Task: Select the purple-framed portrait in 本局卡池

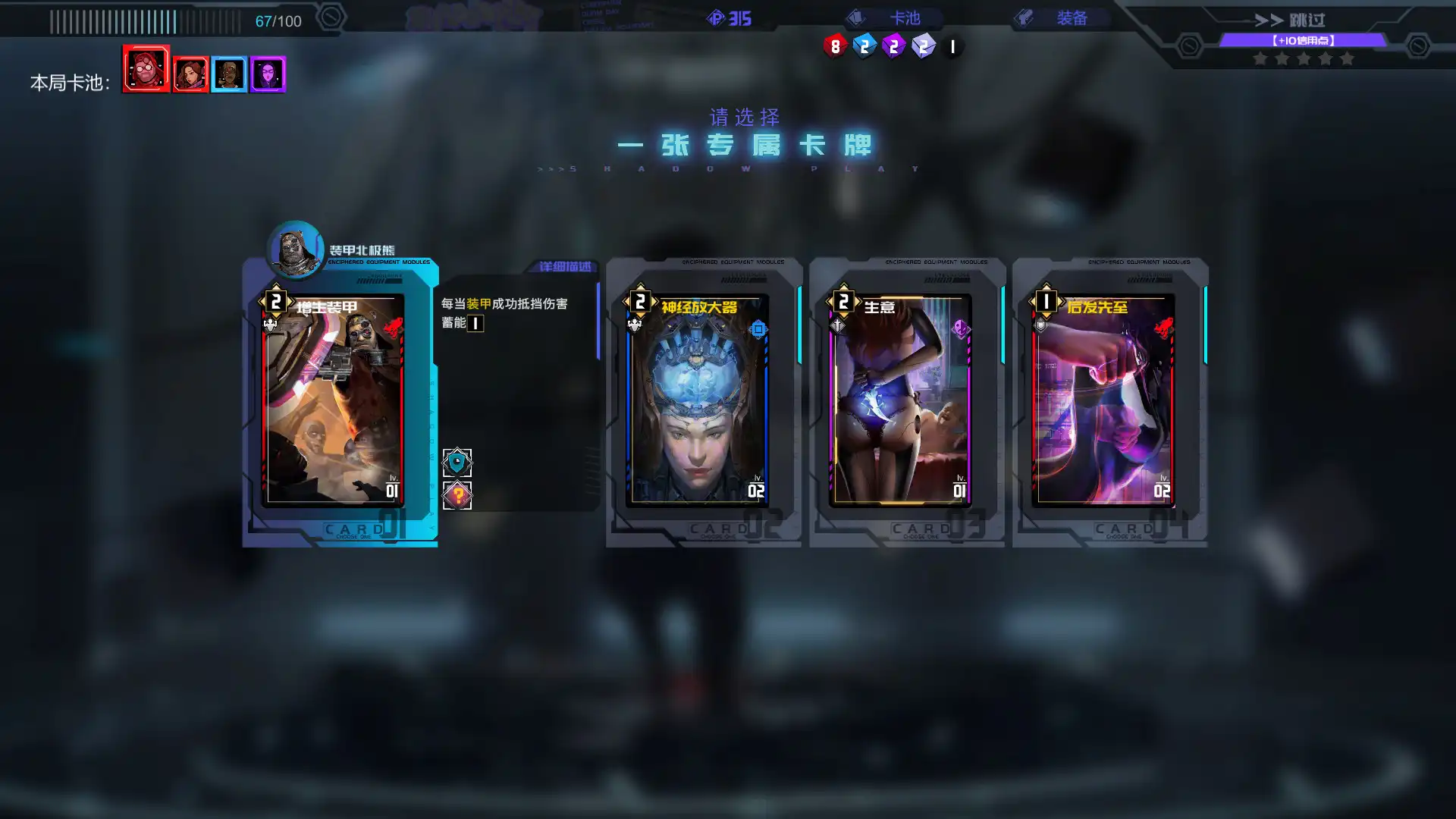Action: pos(269,74)
